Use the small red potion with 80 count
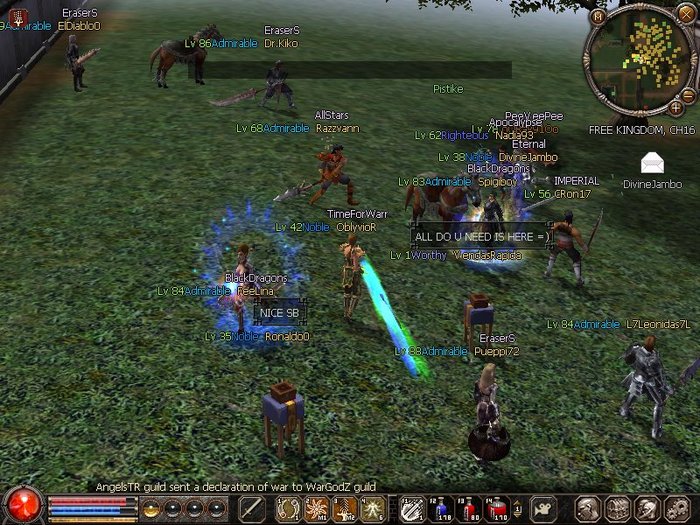Viewport: 700px width, 525px height. [469, 508]
